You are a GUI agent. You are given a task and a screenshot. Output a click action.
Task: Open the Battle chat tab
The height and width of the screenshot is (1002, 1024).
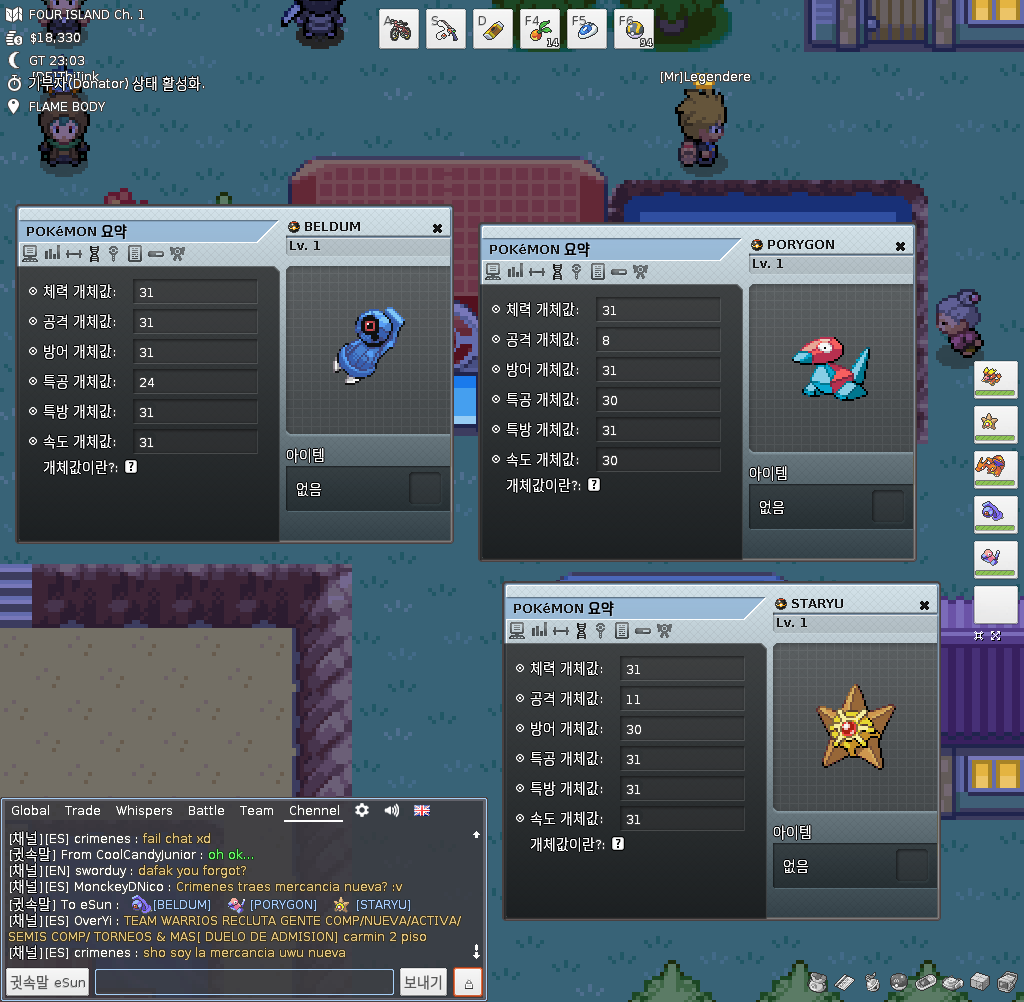tap(206, 811)
